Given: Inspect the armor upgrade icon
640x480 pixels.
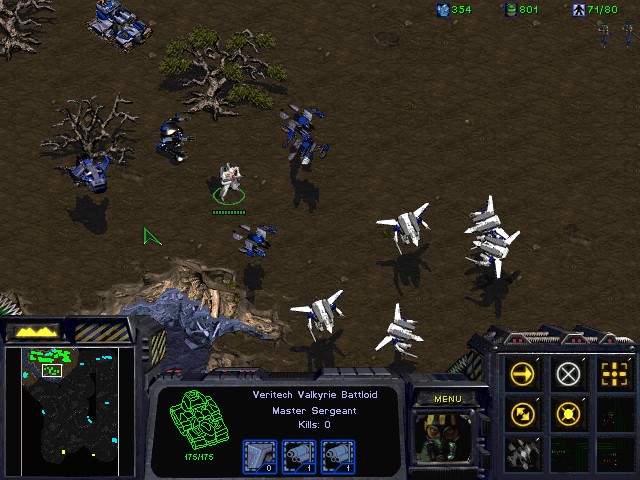Looking at the screenshot, I should point(258,455).
